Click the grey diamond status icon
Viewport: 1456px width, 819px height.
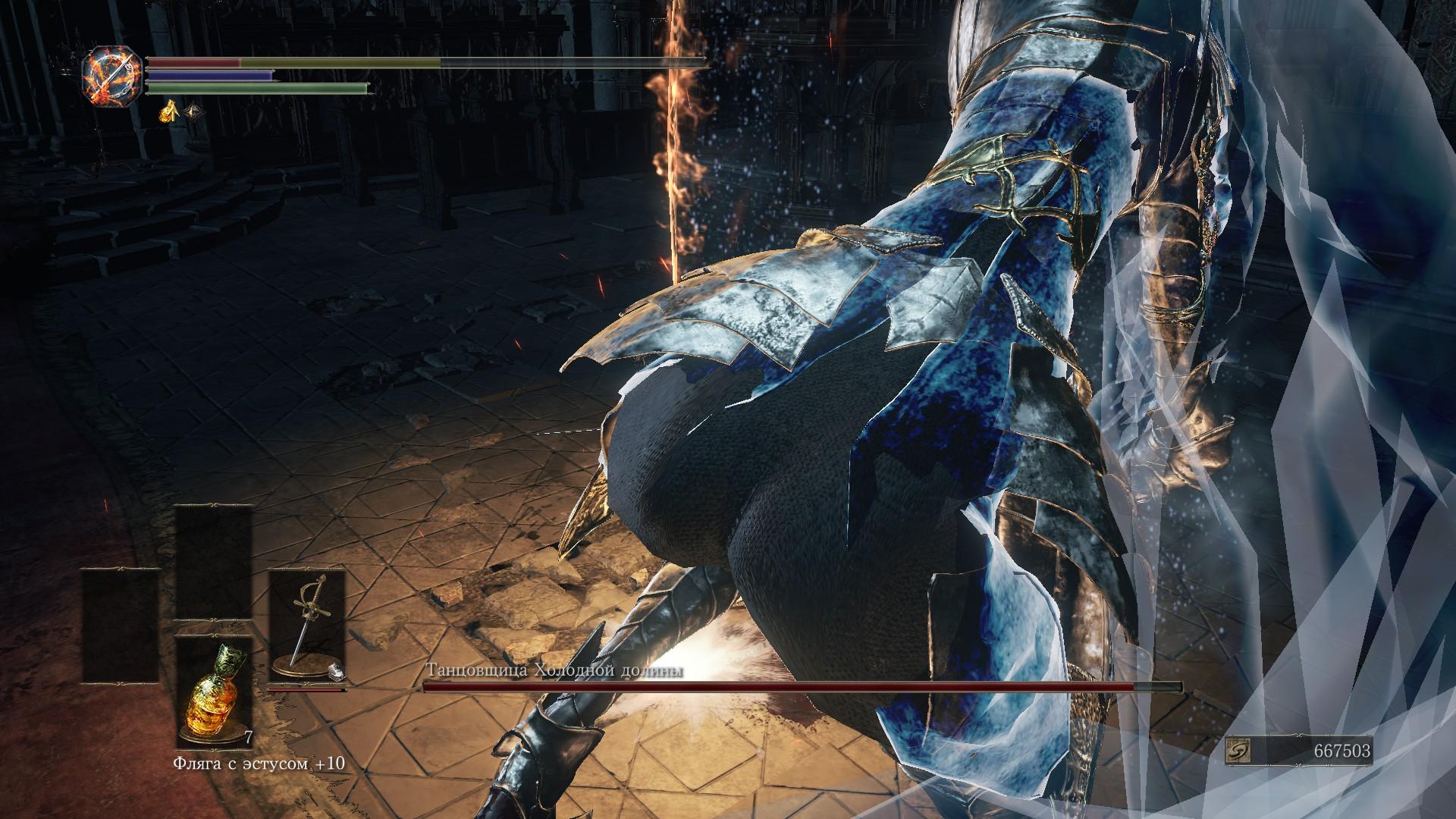[196, 113]
